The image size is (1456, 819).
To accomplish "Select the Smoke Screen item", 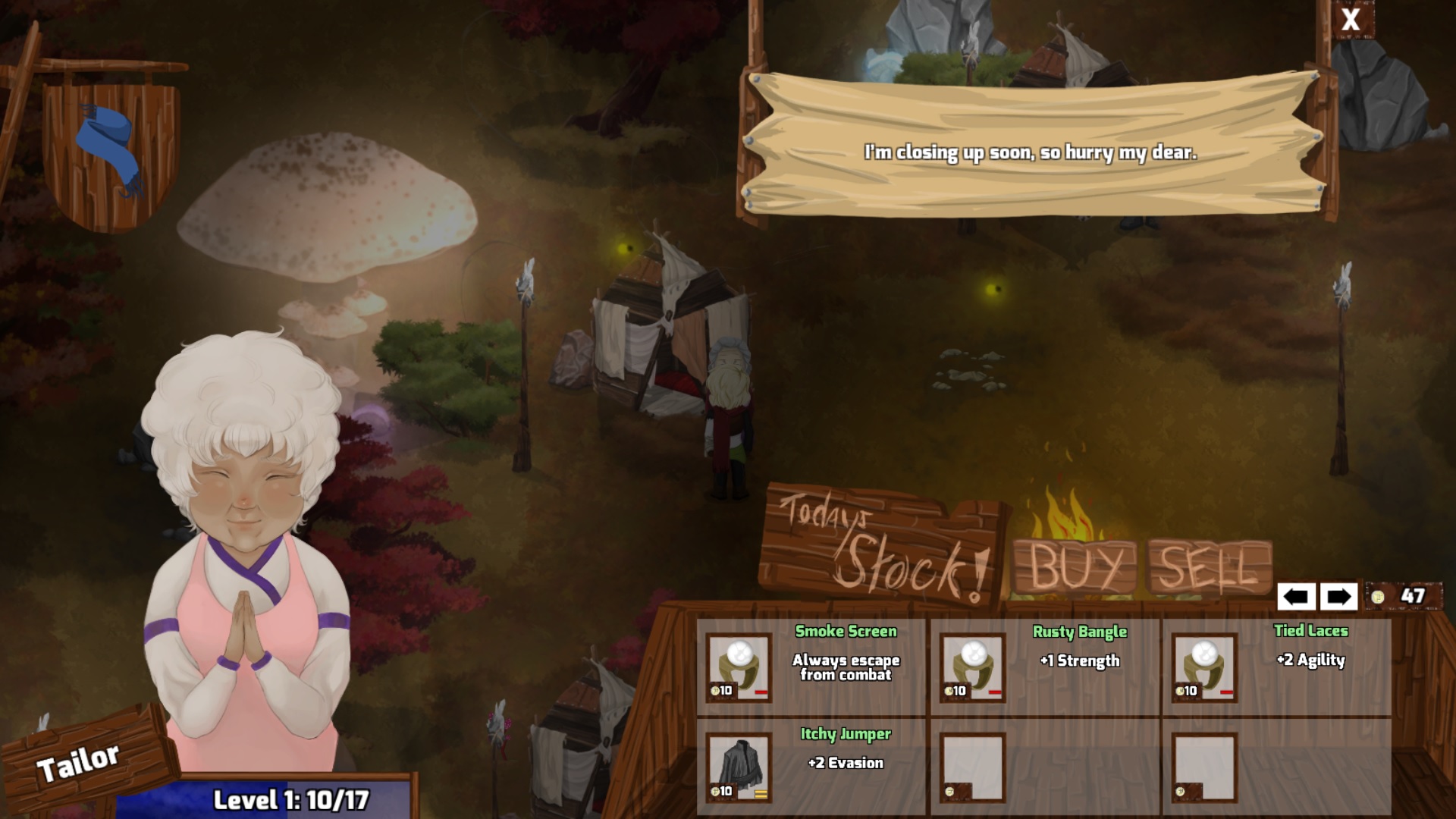I will pyautogui.click(x=739, y=667).
